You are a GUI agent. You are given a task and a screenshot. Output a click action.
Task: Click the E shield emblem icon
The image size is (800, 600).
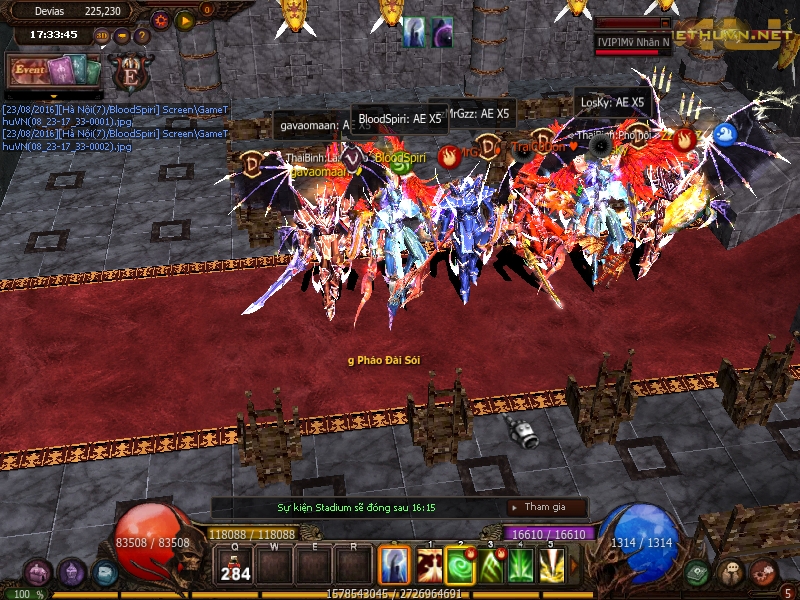(130, 72)
